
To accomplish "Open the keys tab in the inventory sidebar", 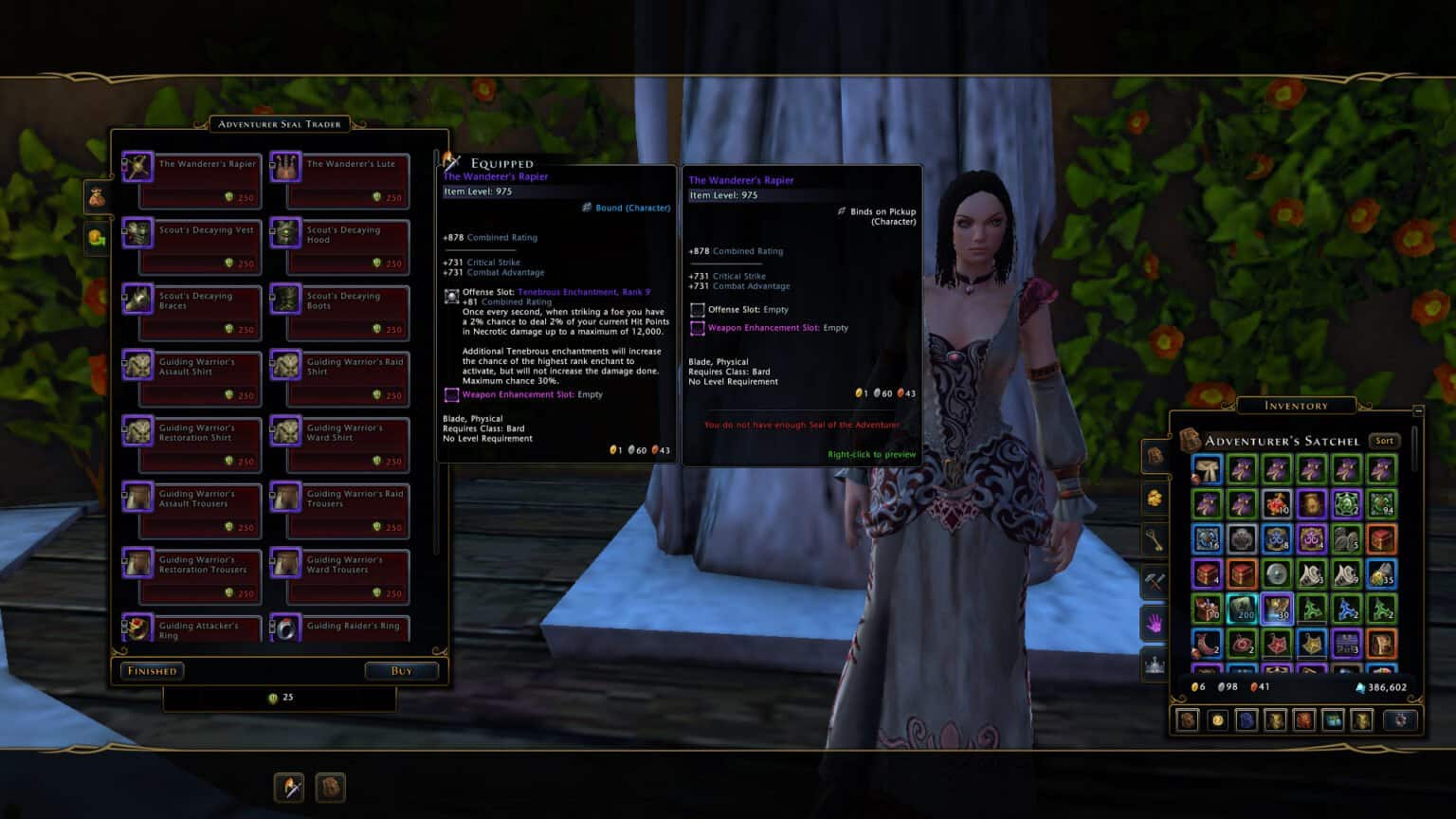I will (x=1156, y=538).
